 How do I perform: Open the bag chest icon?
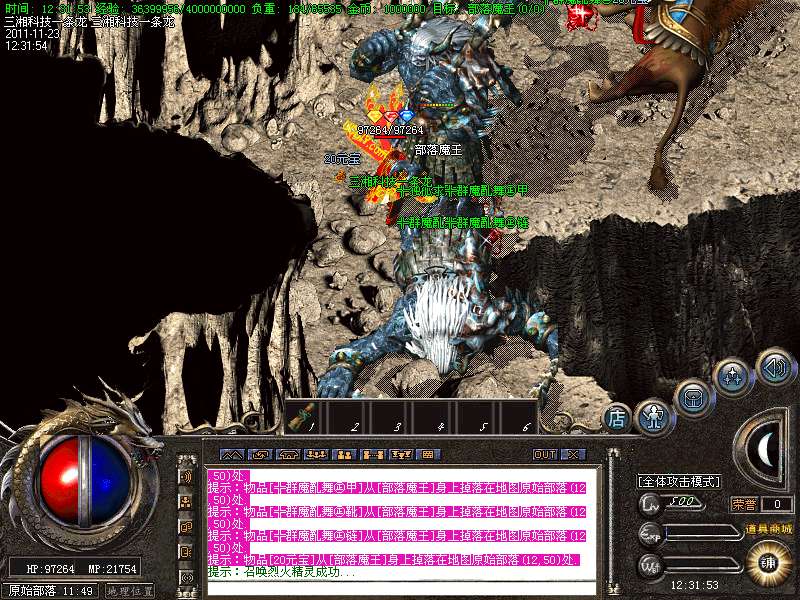click(x=692, y=395)
